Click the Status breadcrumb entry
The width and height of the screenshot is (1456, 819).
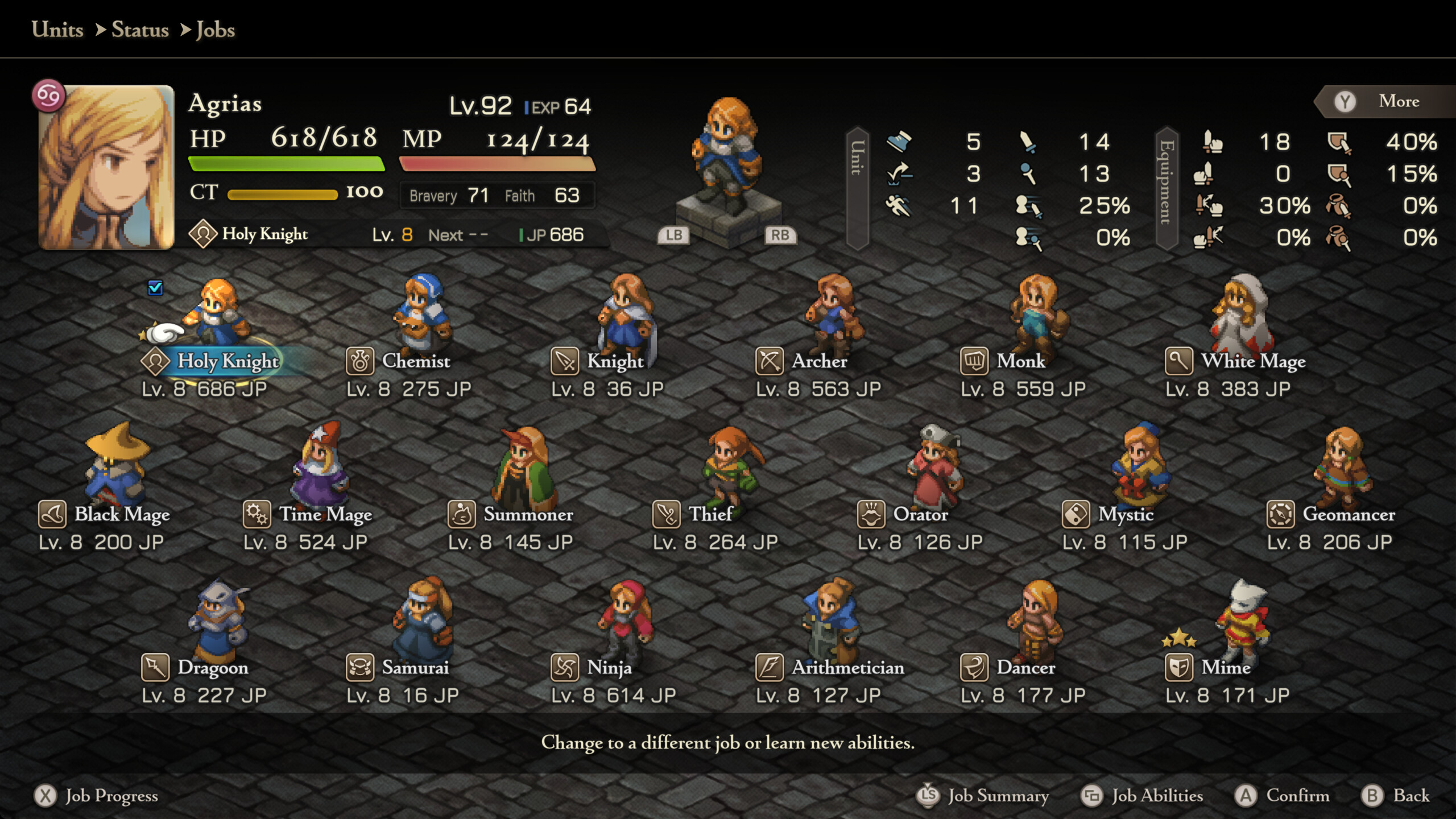(x=140, y=30)
